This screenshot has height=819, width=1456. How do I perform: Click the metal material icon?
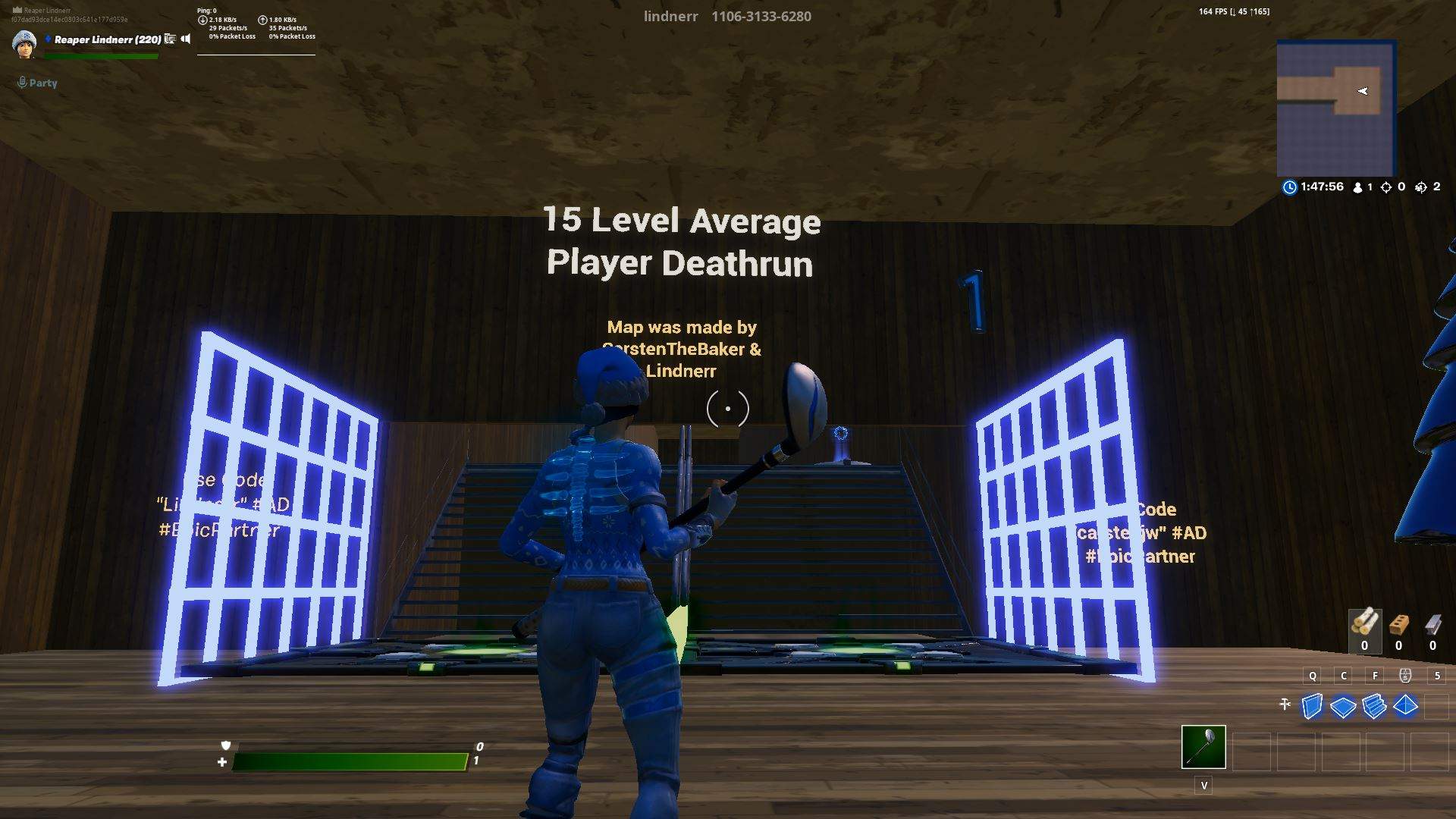tap(1433, 624)
